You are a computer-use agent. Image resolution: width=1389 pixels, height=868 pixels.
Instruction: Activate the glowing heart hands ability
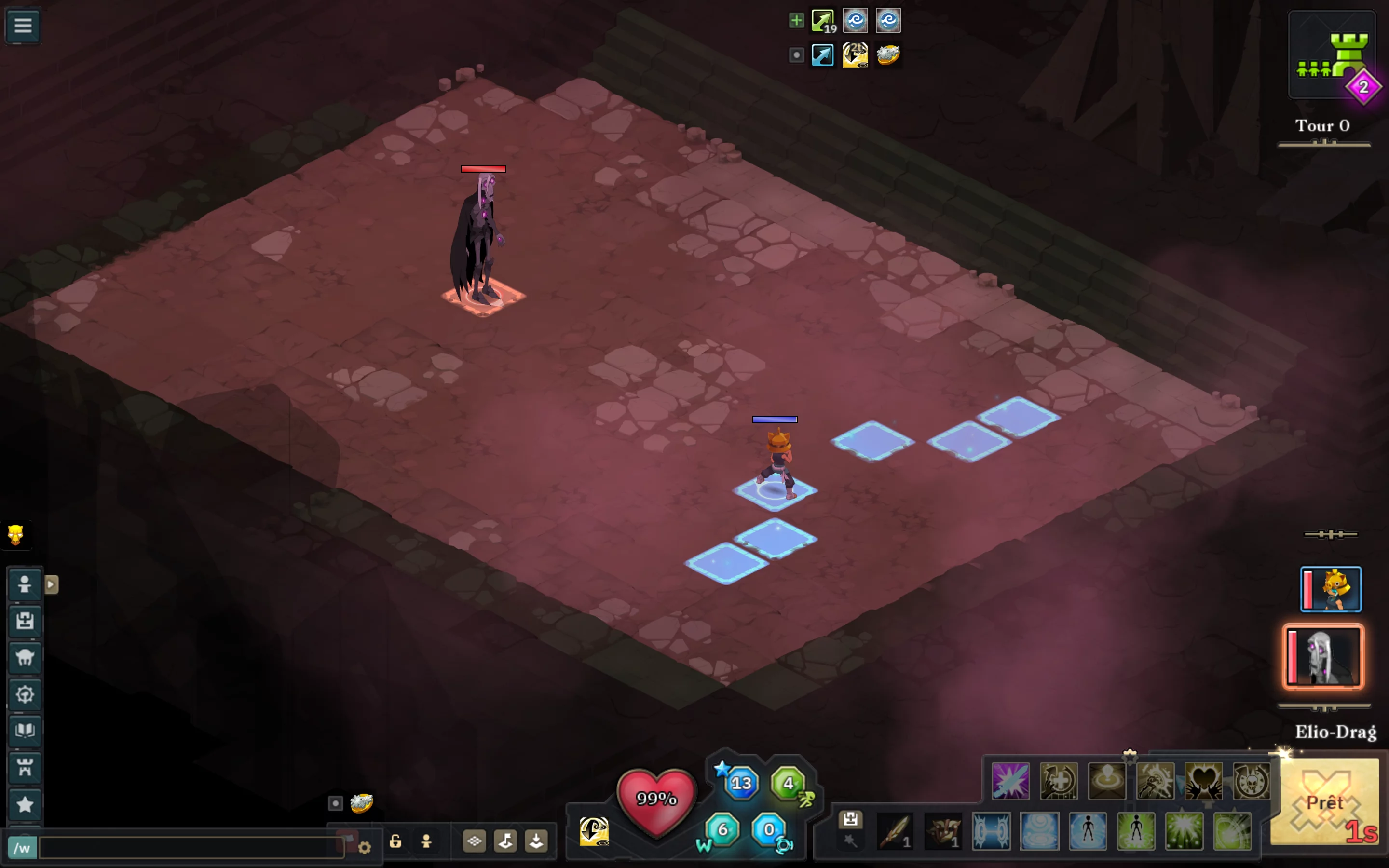[x=1203, y=781]
